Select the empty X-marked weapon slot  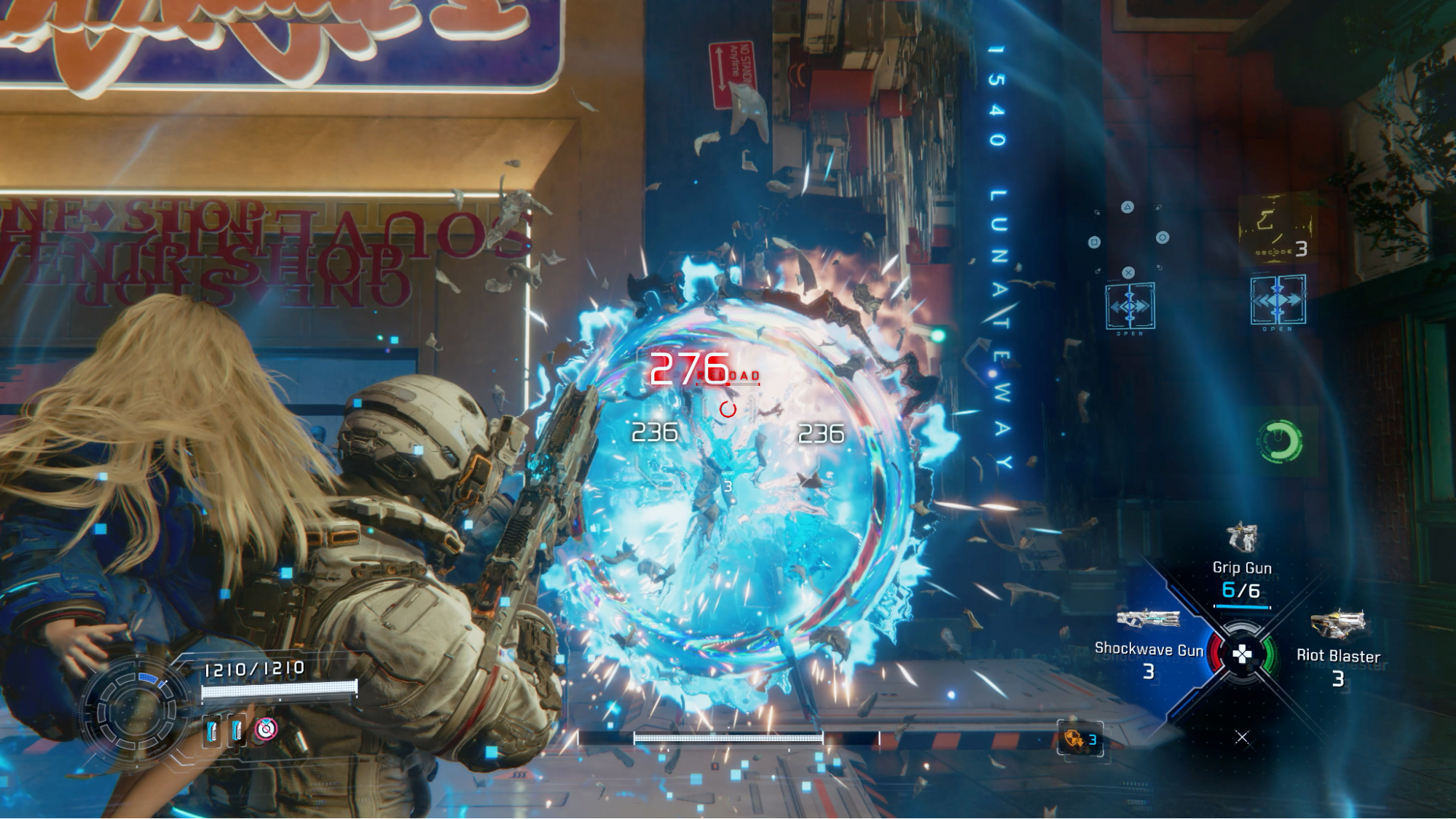[x=1242, y=737]
